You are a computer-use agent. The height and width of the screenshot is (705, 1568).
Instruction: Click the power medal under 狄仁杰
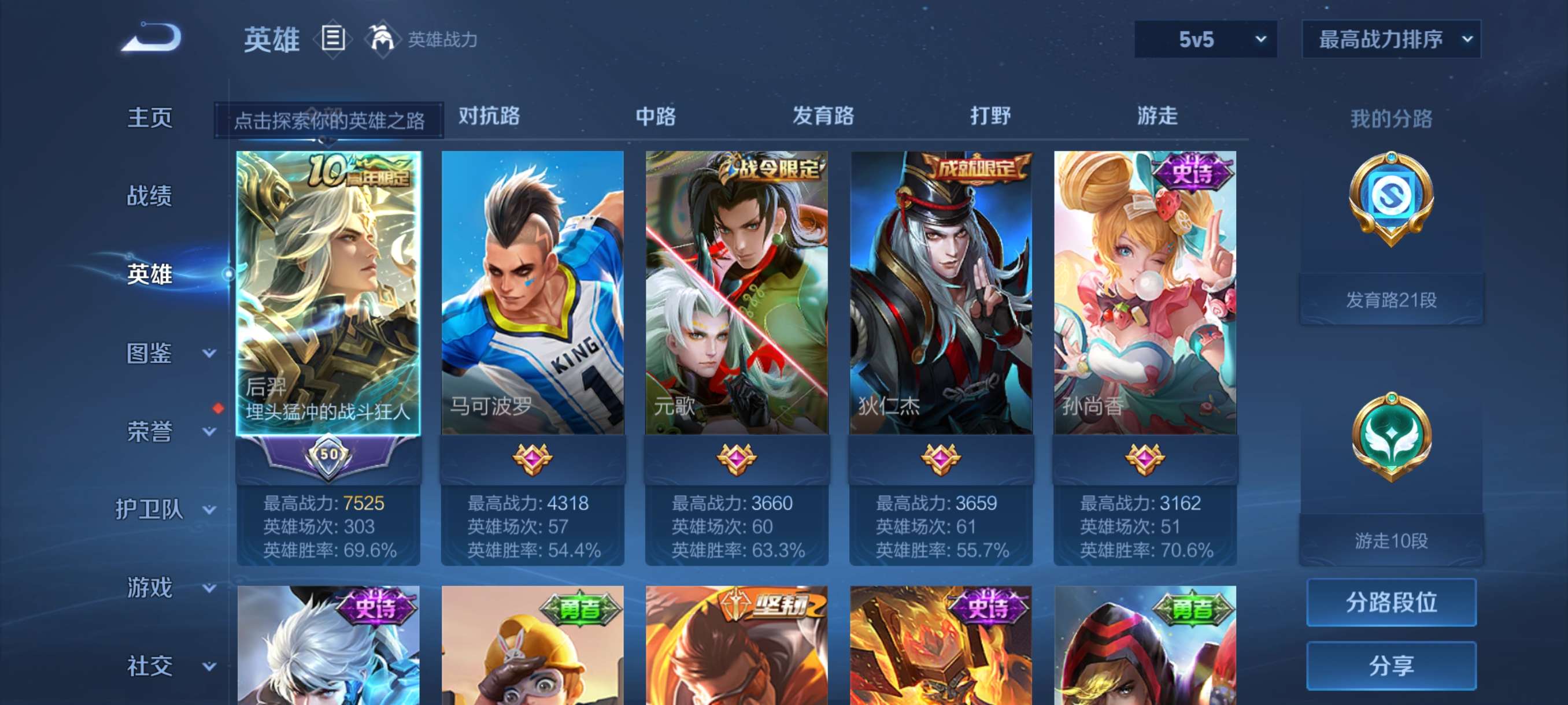[941, 460]
